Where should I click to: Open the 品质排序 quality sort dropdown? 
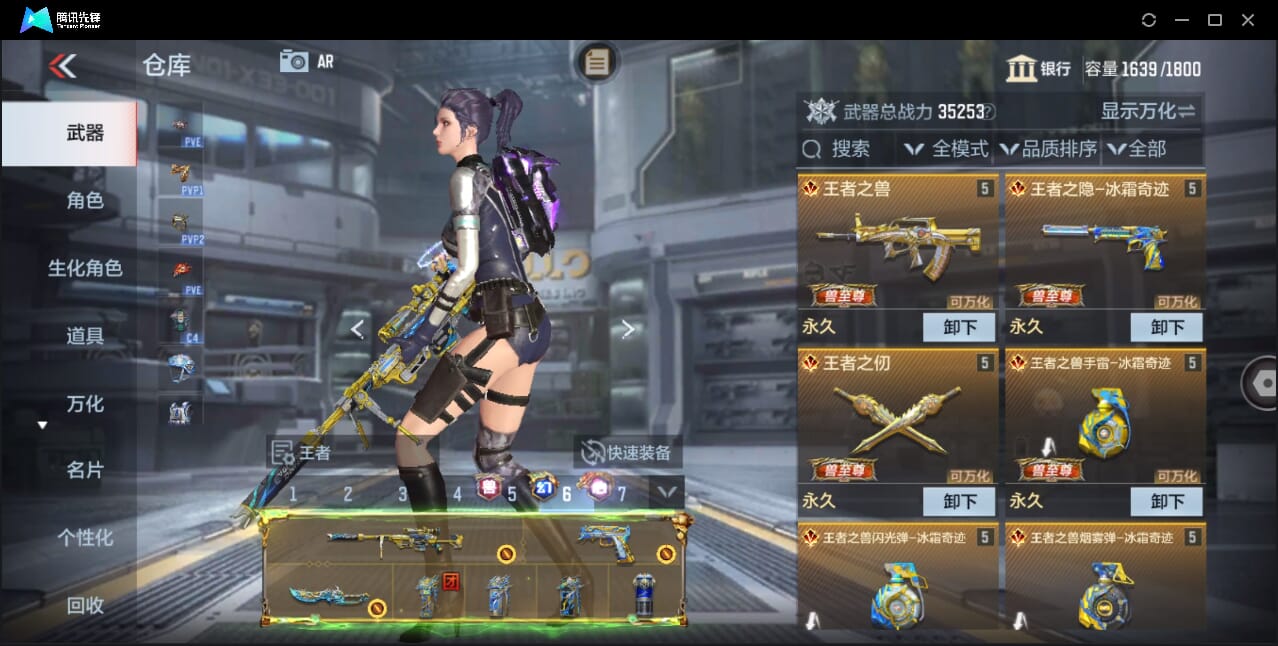click(x=1048, y=149)
